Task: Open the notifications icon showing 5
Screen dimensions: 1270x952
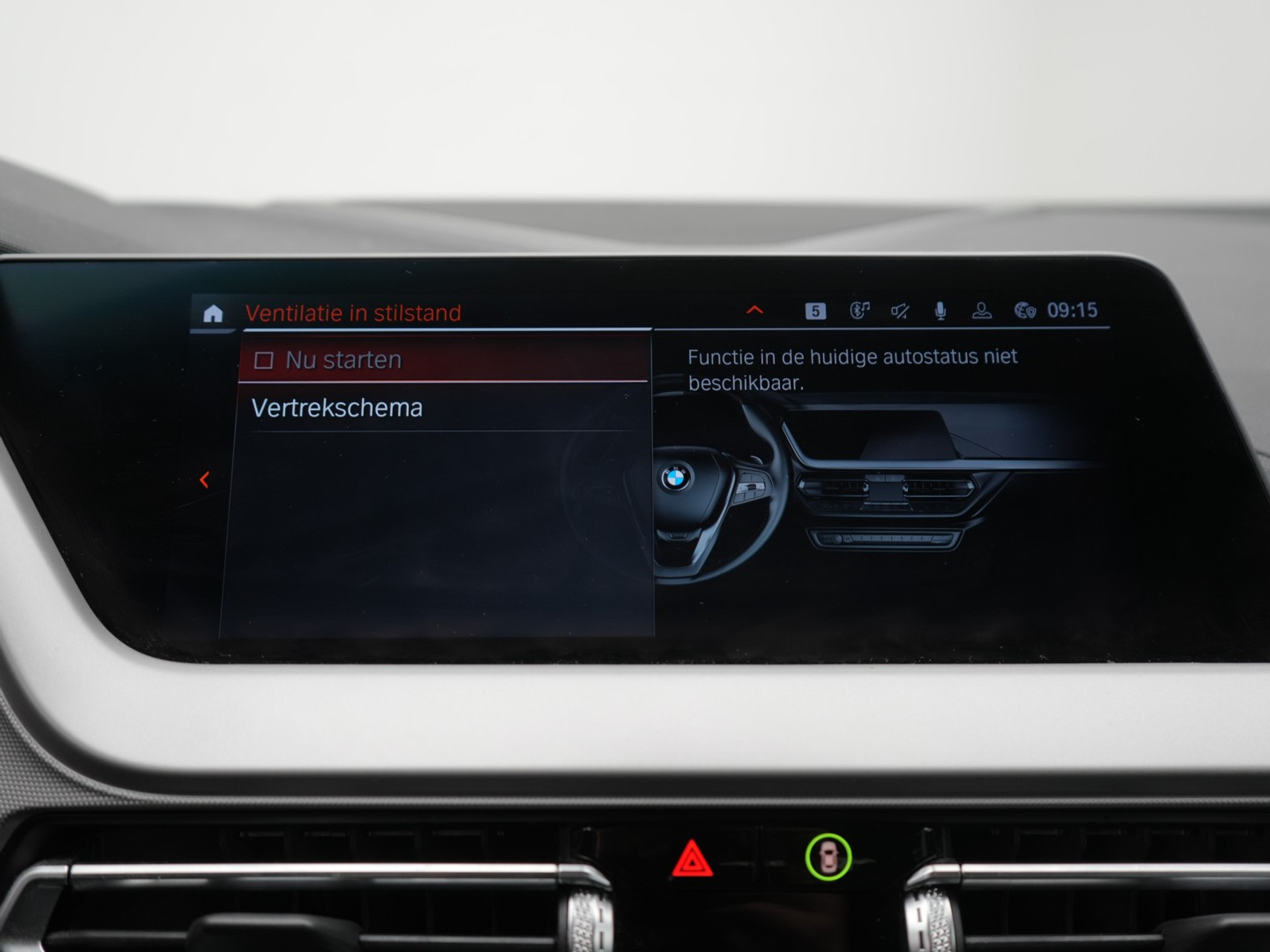Action: tap(815, 311)
